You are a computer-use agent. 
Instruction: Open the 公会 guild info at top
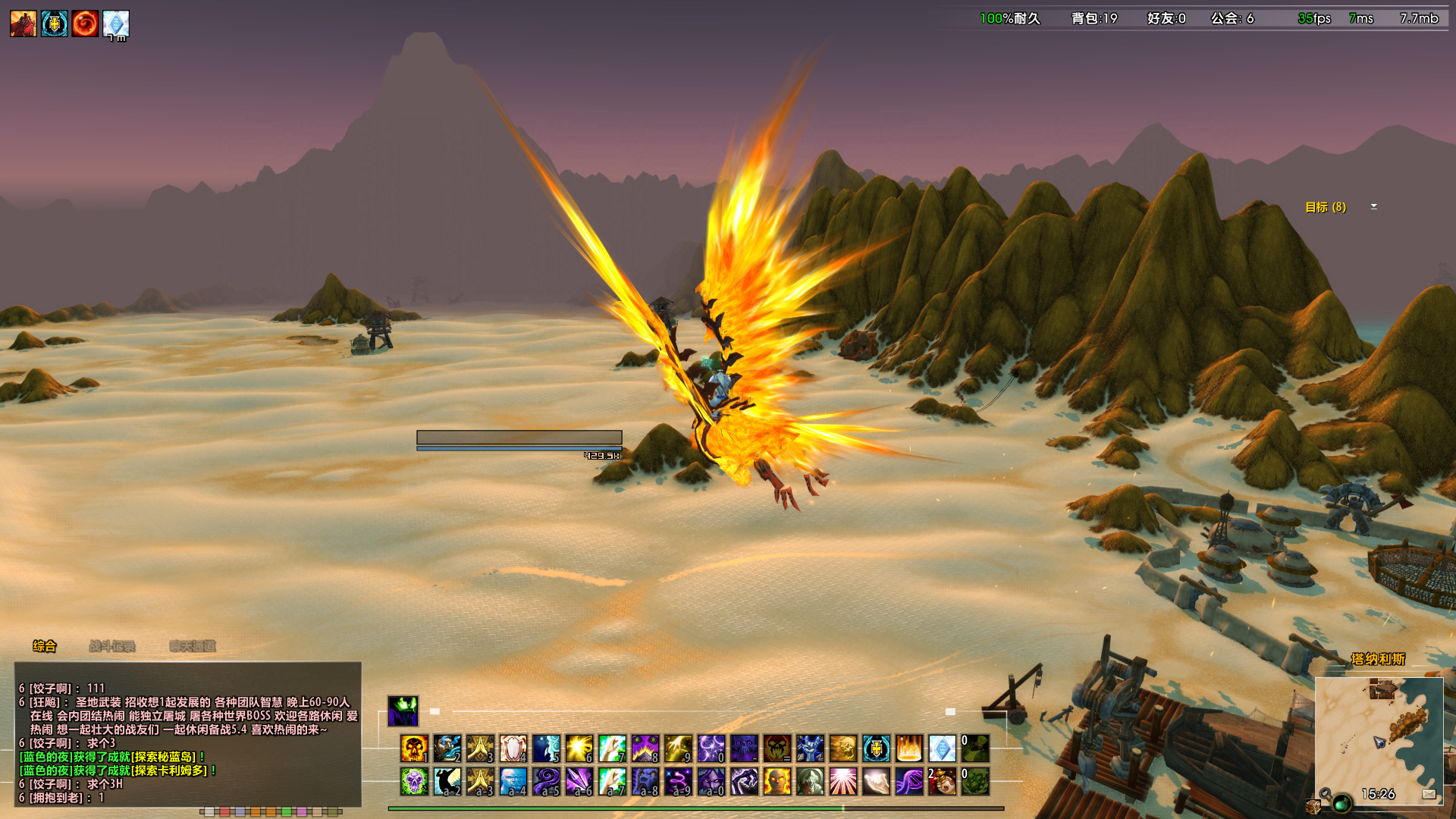(x=1232, y=18)
